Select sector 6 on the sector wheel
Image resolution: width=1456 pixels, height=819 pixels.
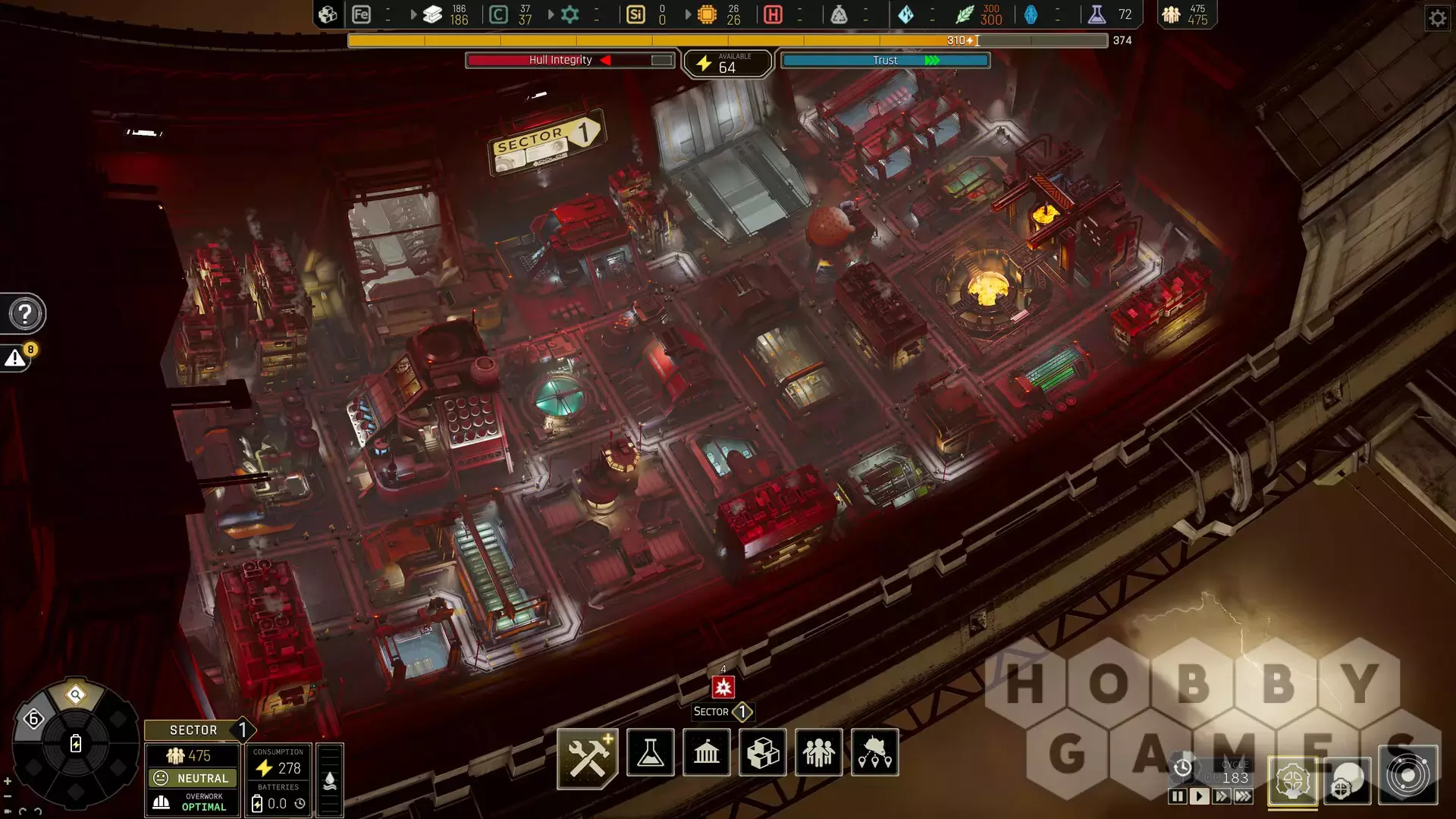pyautogui.click(x=33, y=719)
